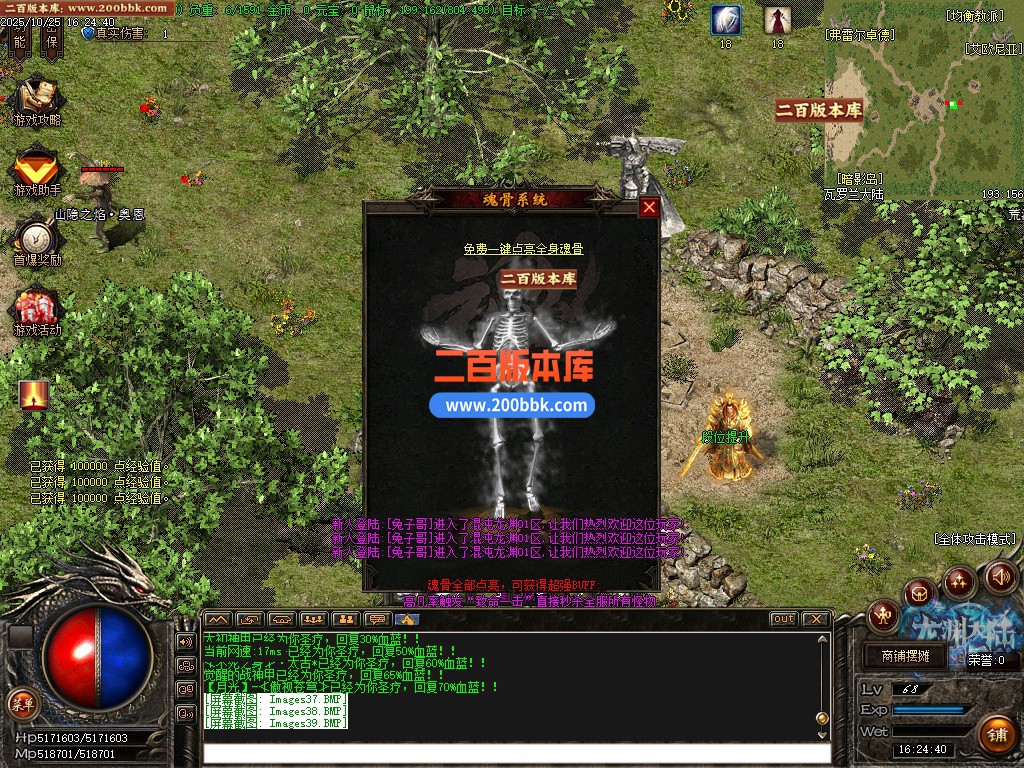The width and height of the screenshot is (1024, 768).
Task: Select the white feather buff icon
Action: 726,20
